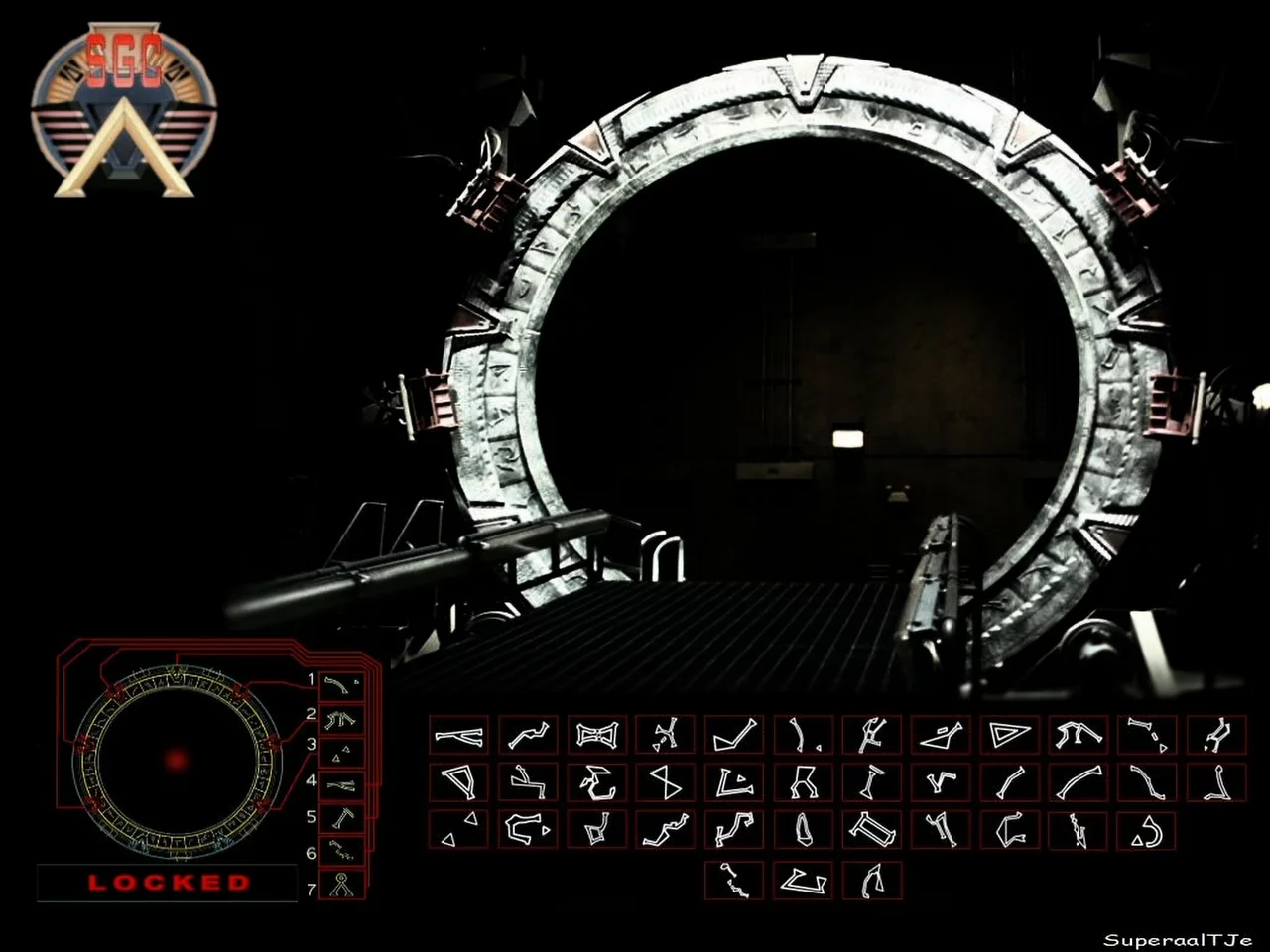Select the single straight slanted line glyph
1270x952 pixels.
pyautogui.click(x=1010, y=782)
